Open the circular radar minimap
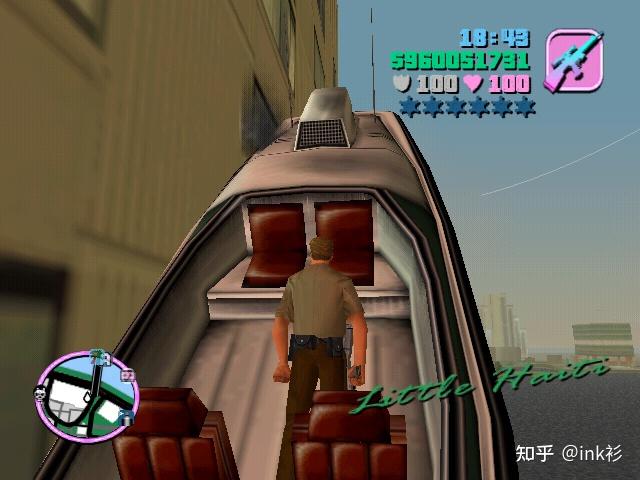The image size is (640, 480). (85, 389)
